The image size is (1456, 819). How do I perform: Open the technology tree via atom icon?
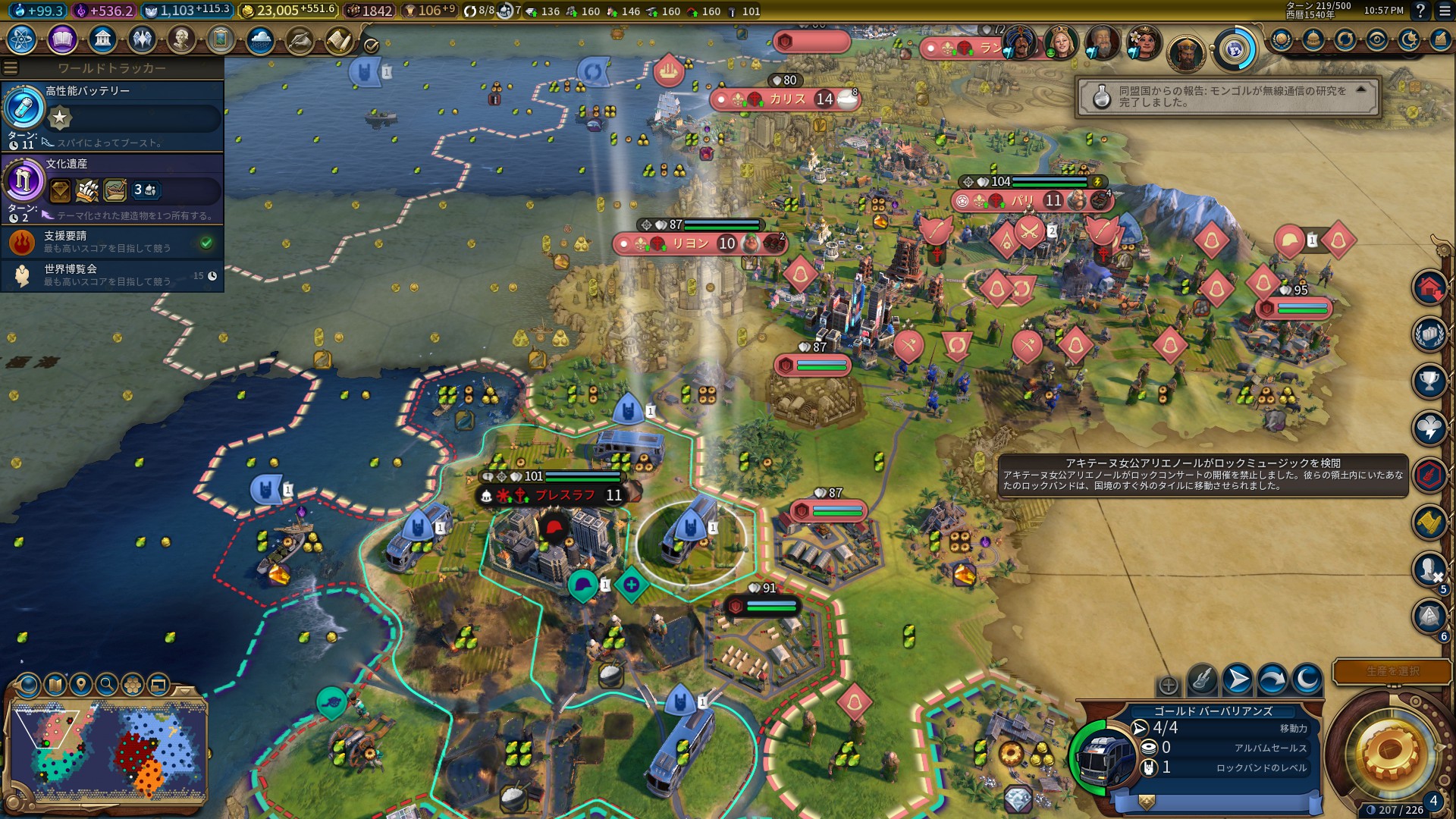21,39
